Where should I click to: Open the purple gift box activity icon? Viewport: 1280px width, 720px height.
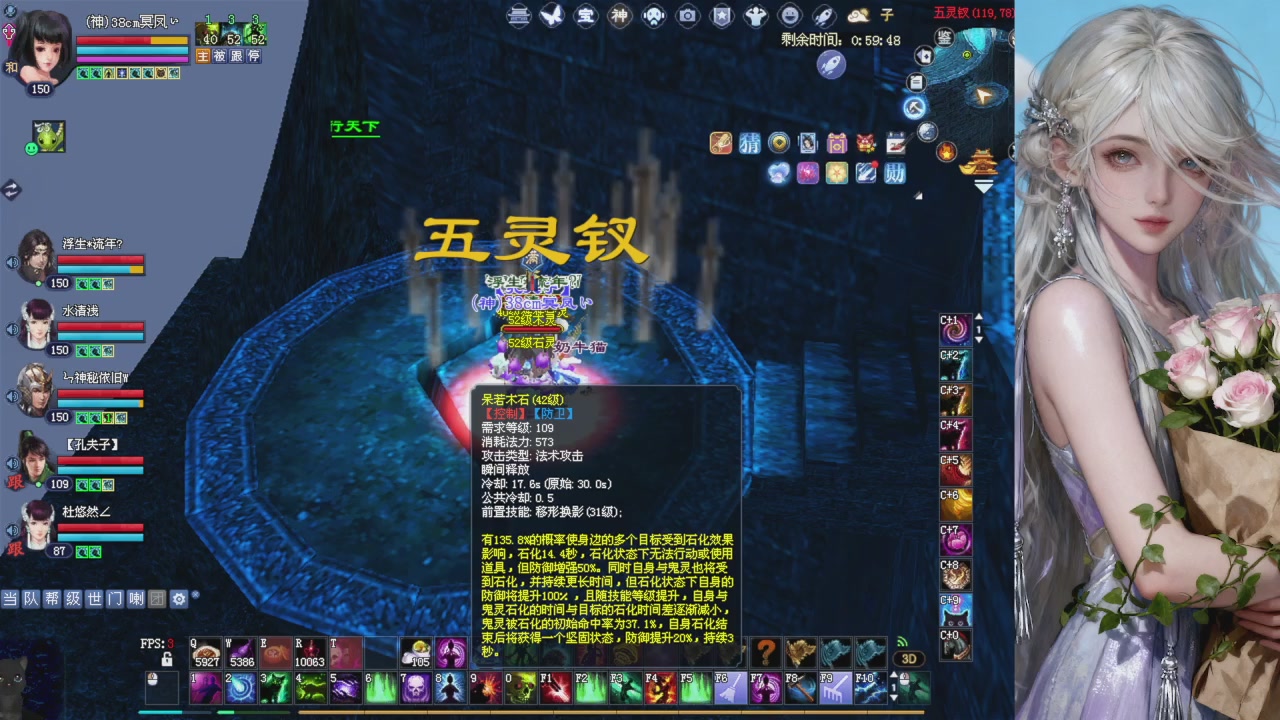click(x=837, y=144)
